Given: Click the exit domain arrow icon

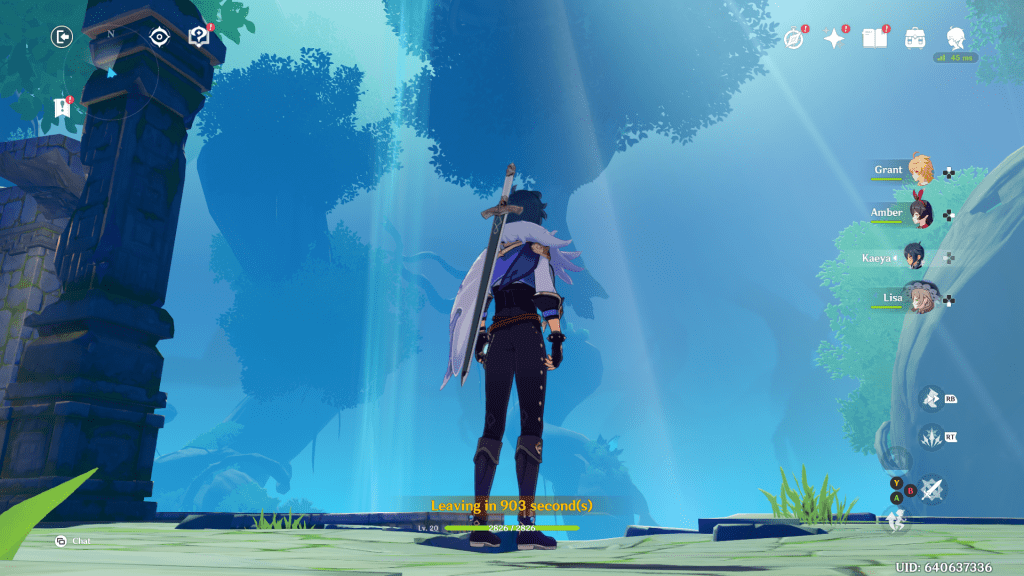Looking at the screenshot, I should point(63,38).
